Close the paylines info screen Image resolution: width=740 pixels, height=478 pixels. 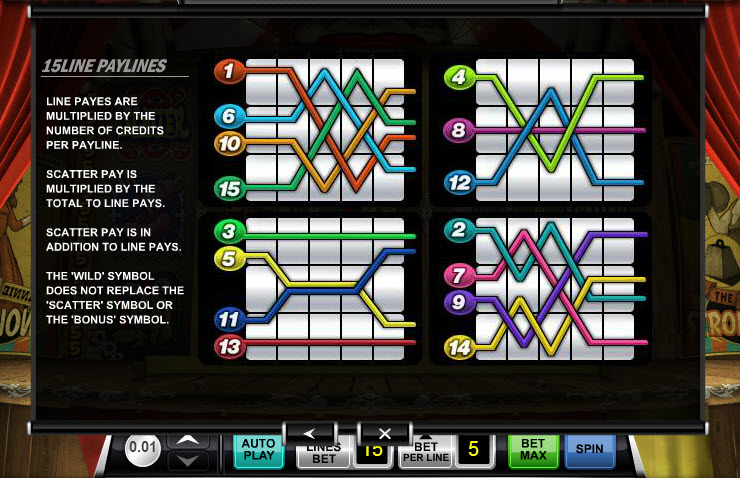pos(384,433)
